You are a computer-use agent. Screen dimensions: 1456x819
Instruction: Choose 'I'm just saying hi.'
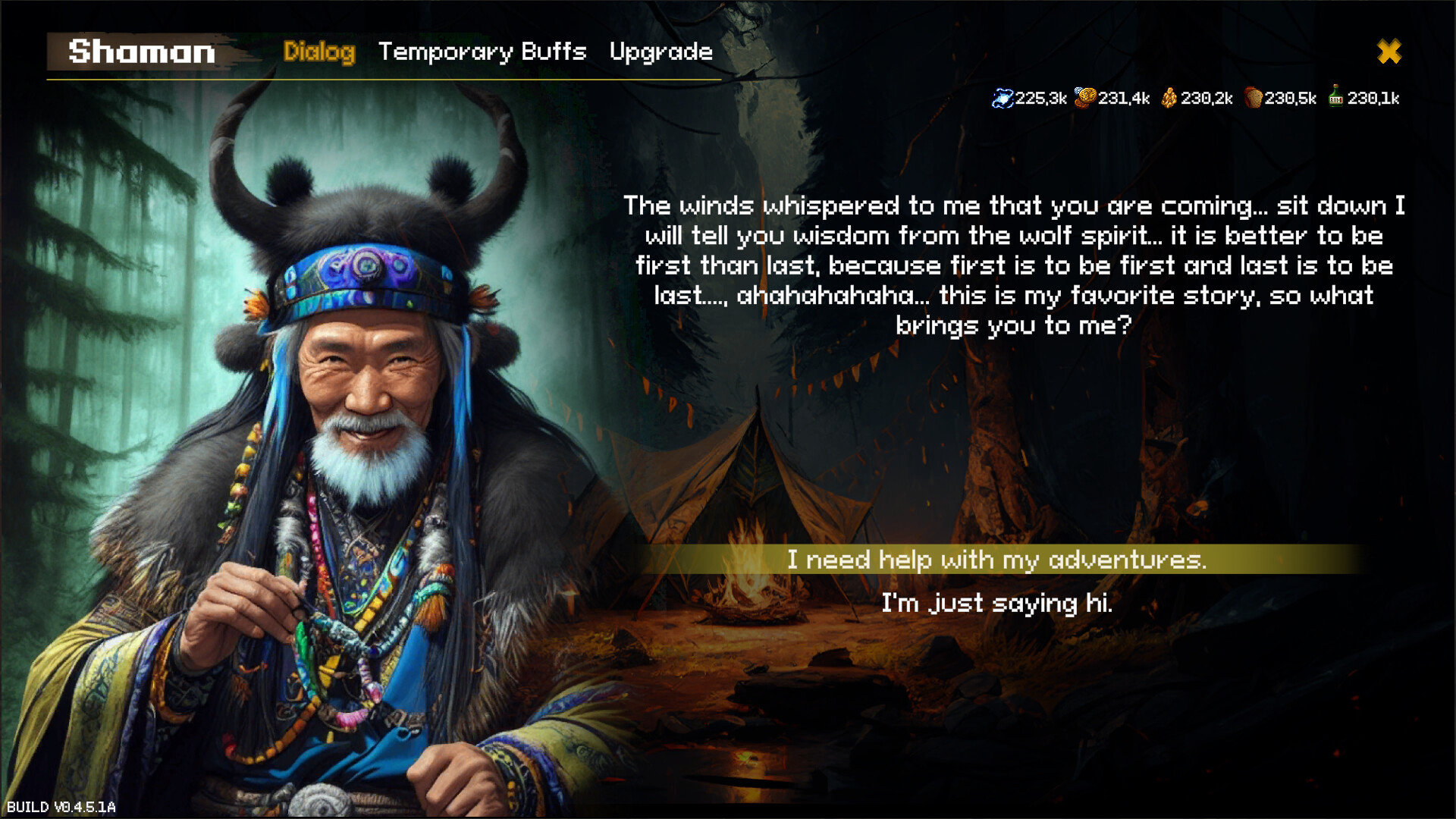pyautogui.click(x=998, y=604)
